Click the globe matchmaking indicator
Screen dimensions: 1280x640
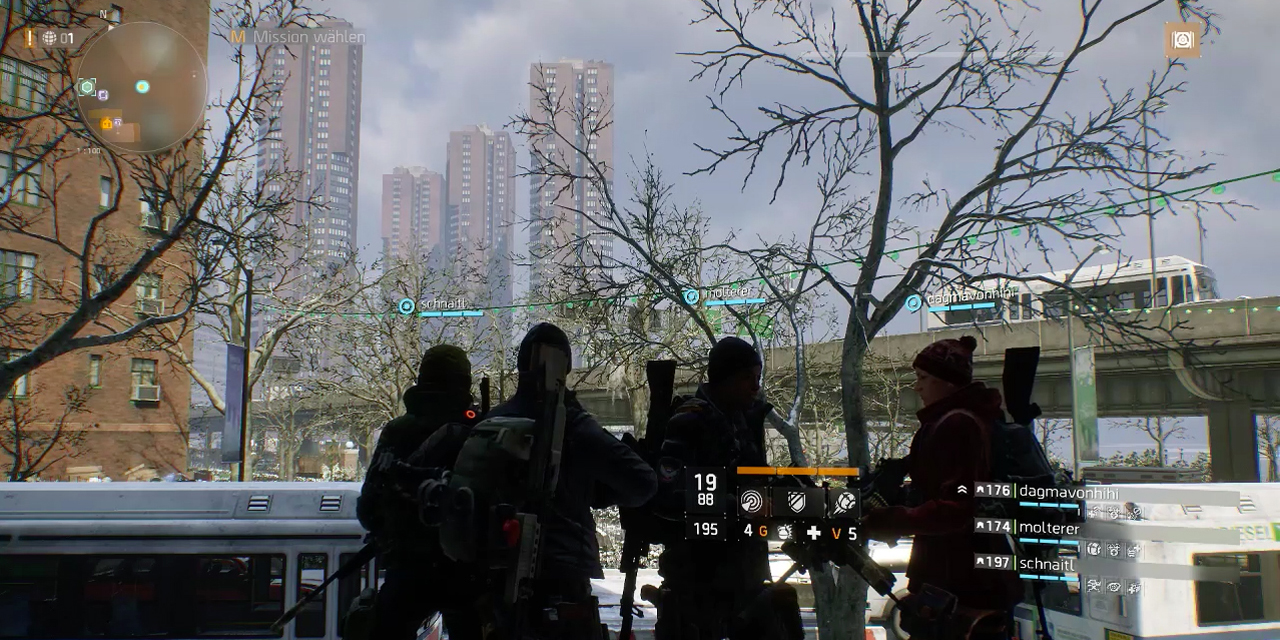pyautogui.click(x=49, y=38)
